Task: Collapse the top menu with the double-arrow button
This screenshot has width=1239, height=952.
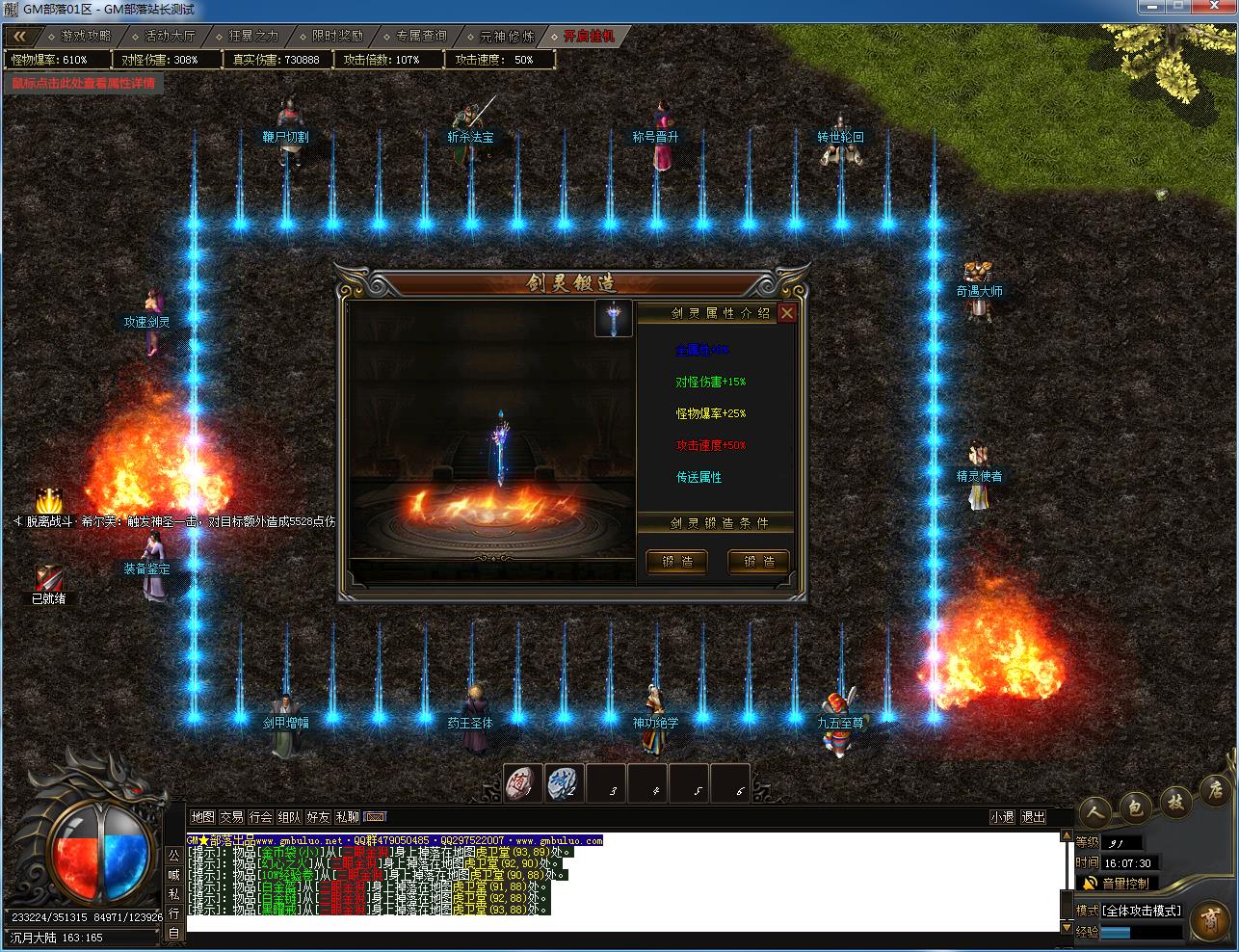Action: 19,37
